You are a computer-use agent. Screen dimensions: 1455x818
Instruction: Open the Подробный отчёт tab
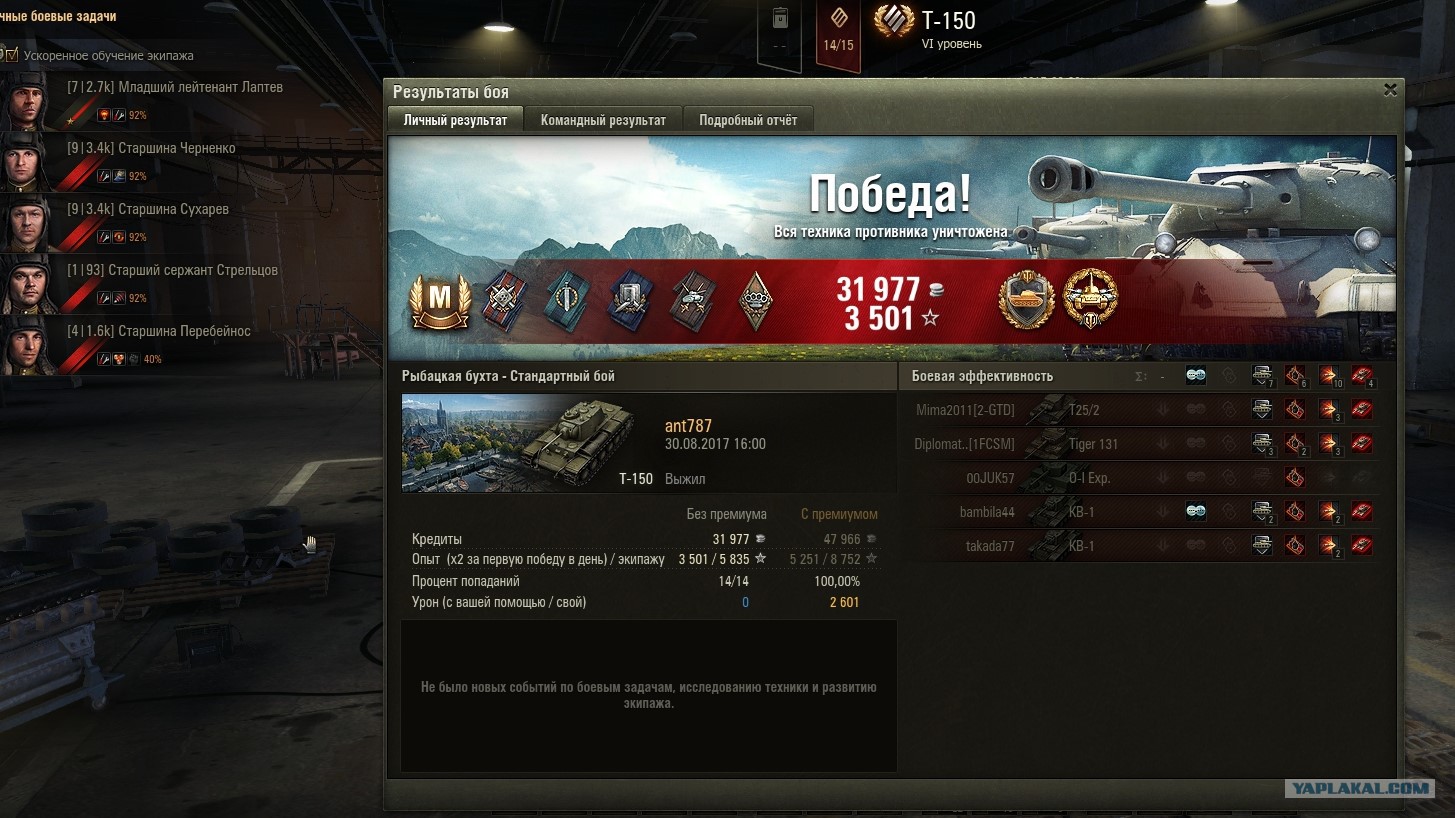(x=748, y=120)
